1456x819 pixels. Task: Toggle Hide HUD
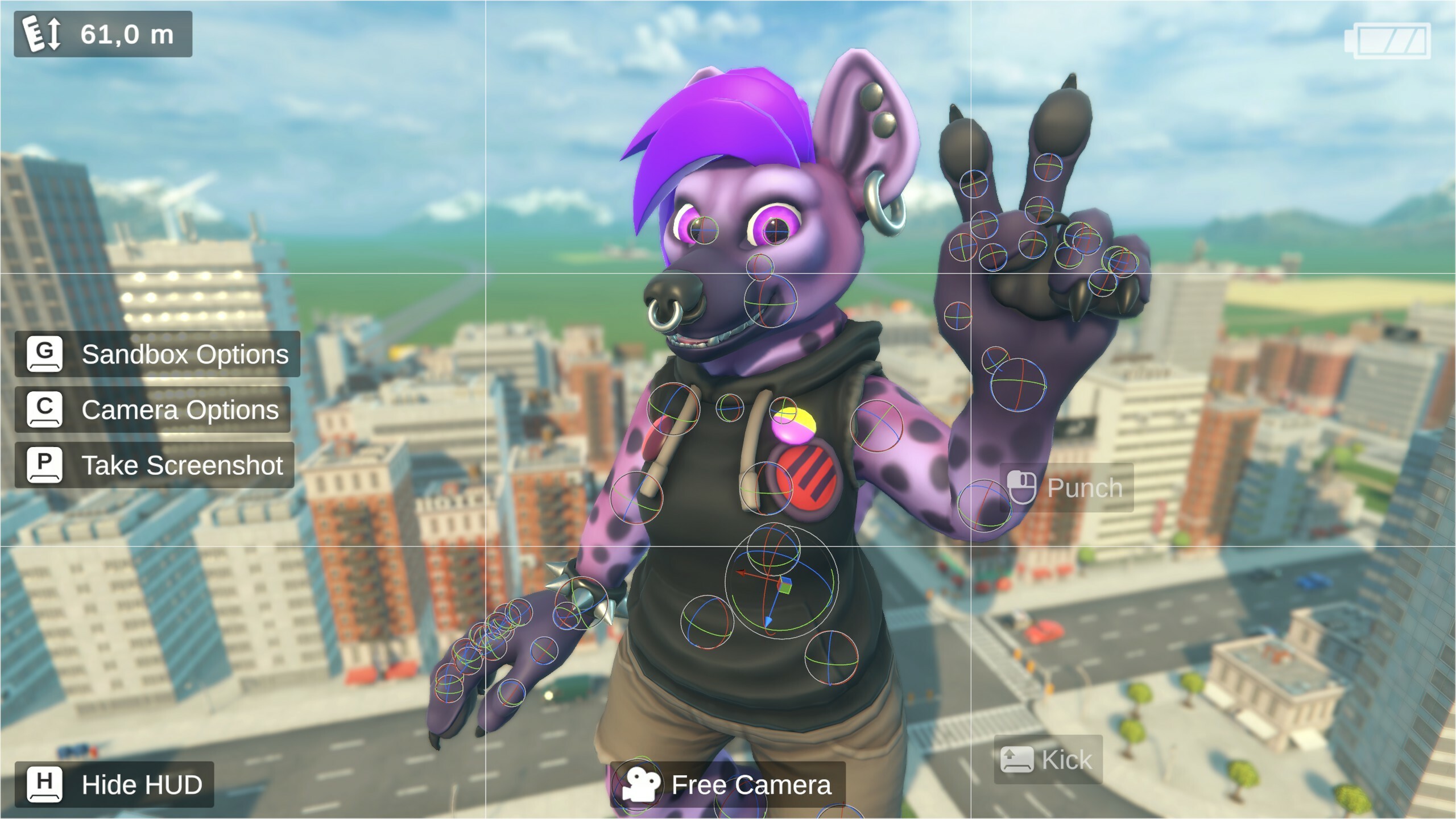140,785
